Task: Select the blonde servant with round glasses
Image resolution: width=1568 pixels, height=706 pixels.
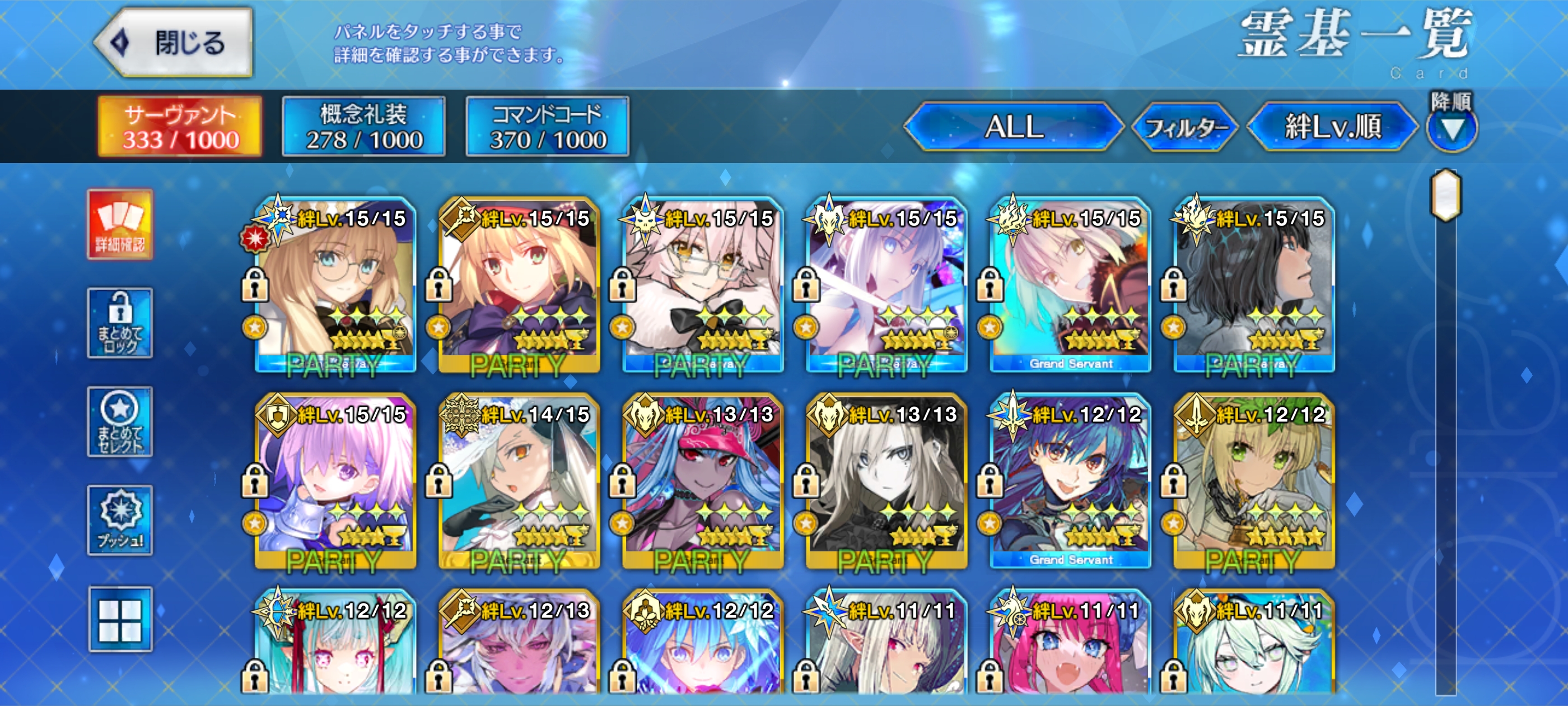Action: coord(335,285)
